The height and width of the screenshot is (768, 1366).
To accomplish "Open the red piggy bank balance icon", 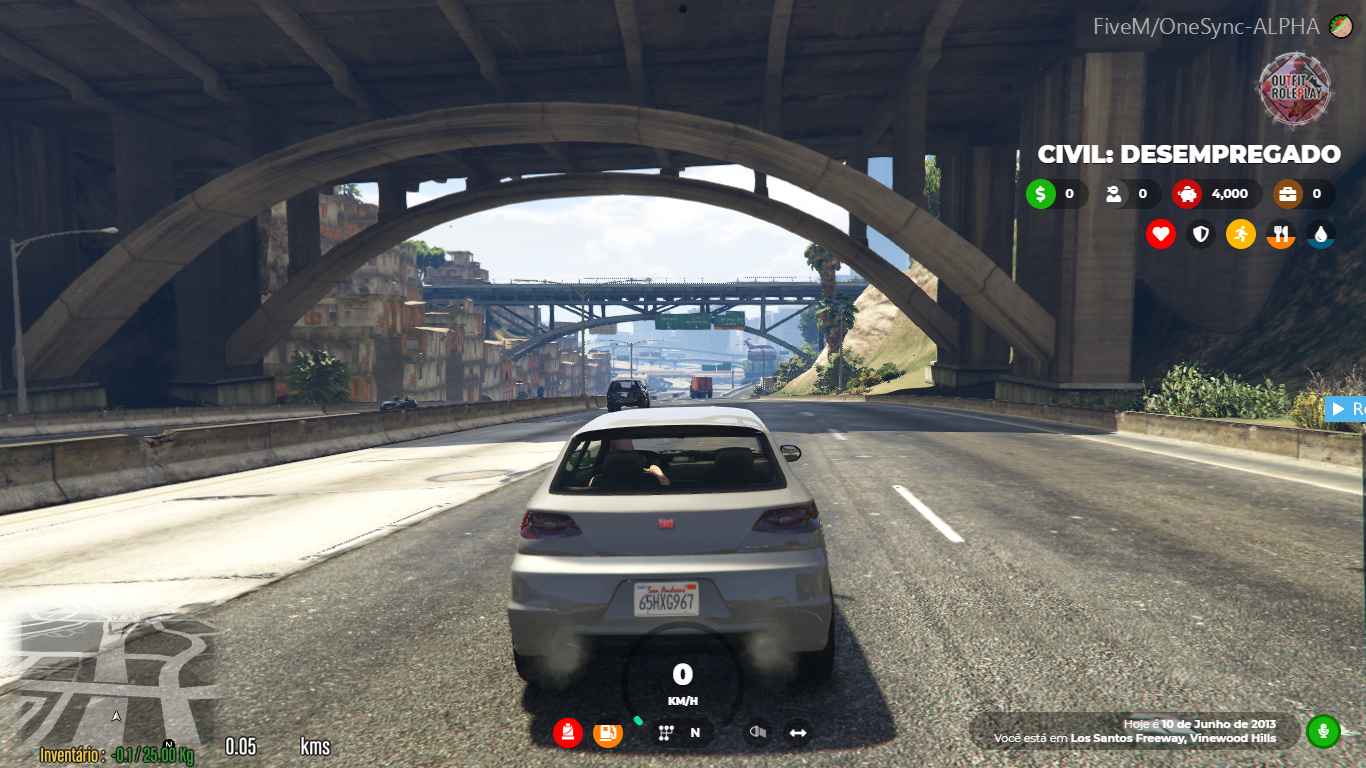I will pyautogui.click(x=1187, y=194).
